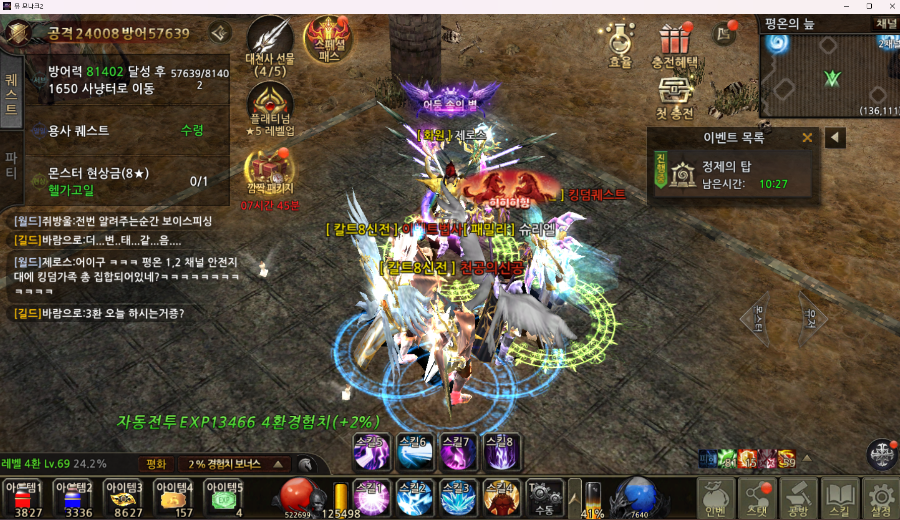Screen dimensions: 900x520
Task: Close the 이벤트 목록 panel
Action: 807,138
